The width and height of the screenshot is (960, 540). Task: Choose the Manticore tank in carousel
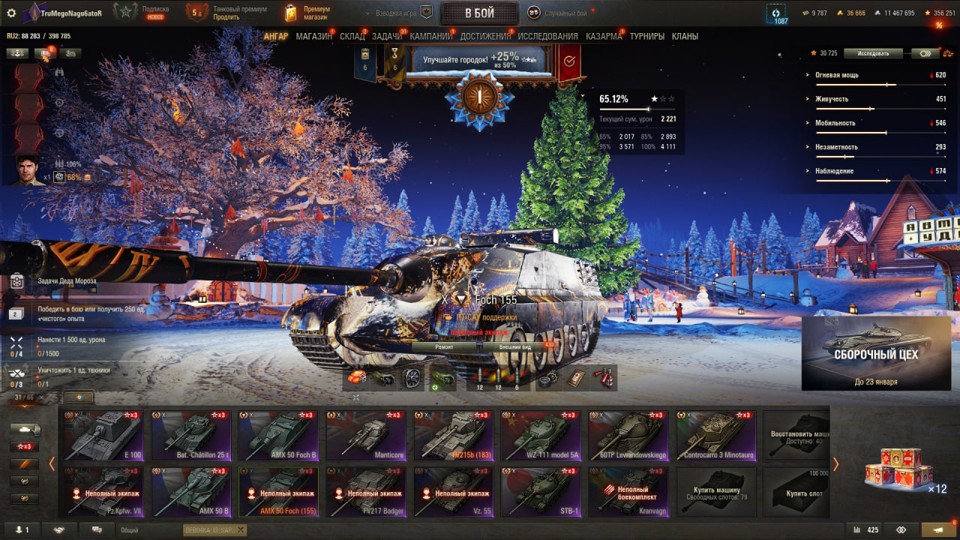(364, 434)
